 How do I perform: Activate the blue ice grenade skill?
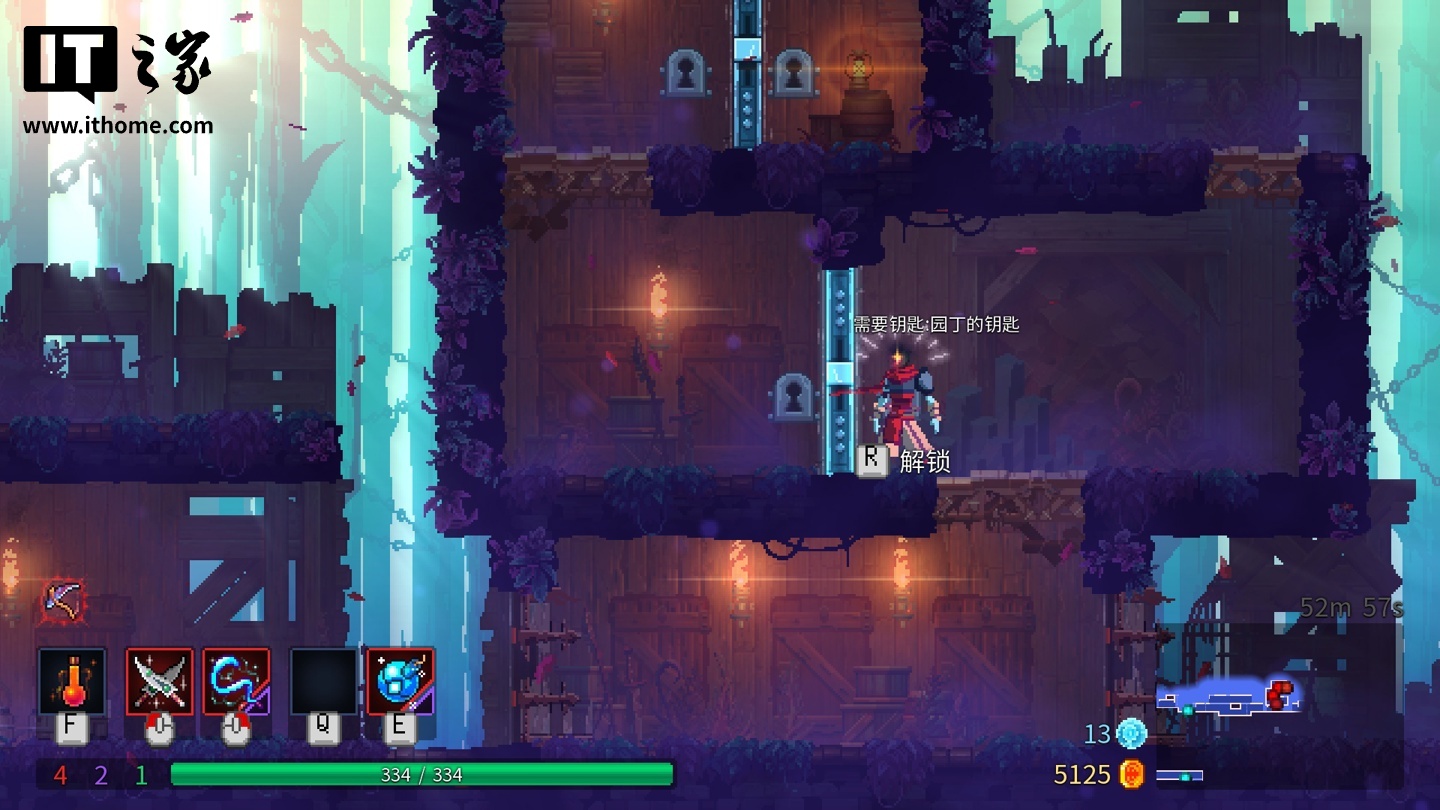click(400, 681)
